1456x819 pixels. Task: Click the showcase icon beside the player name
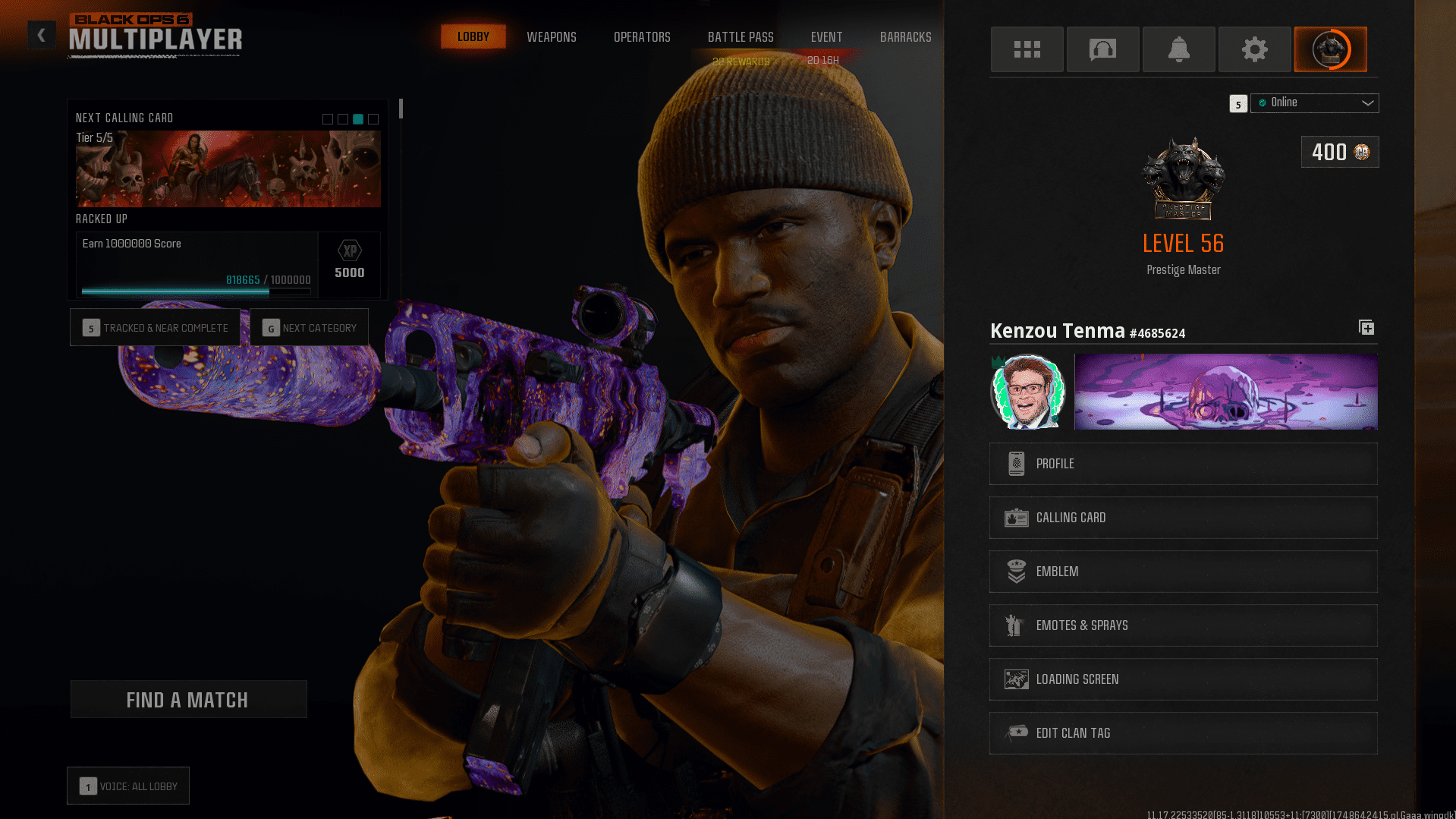[1366, 327]
